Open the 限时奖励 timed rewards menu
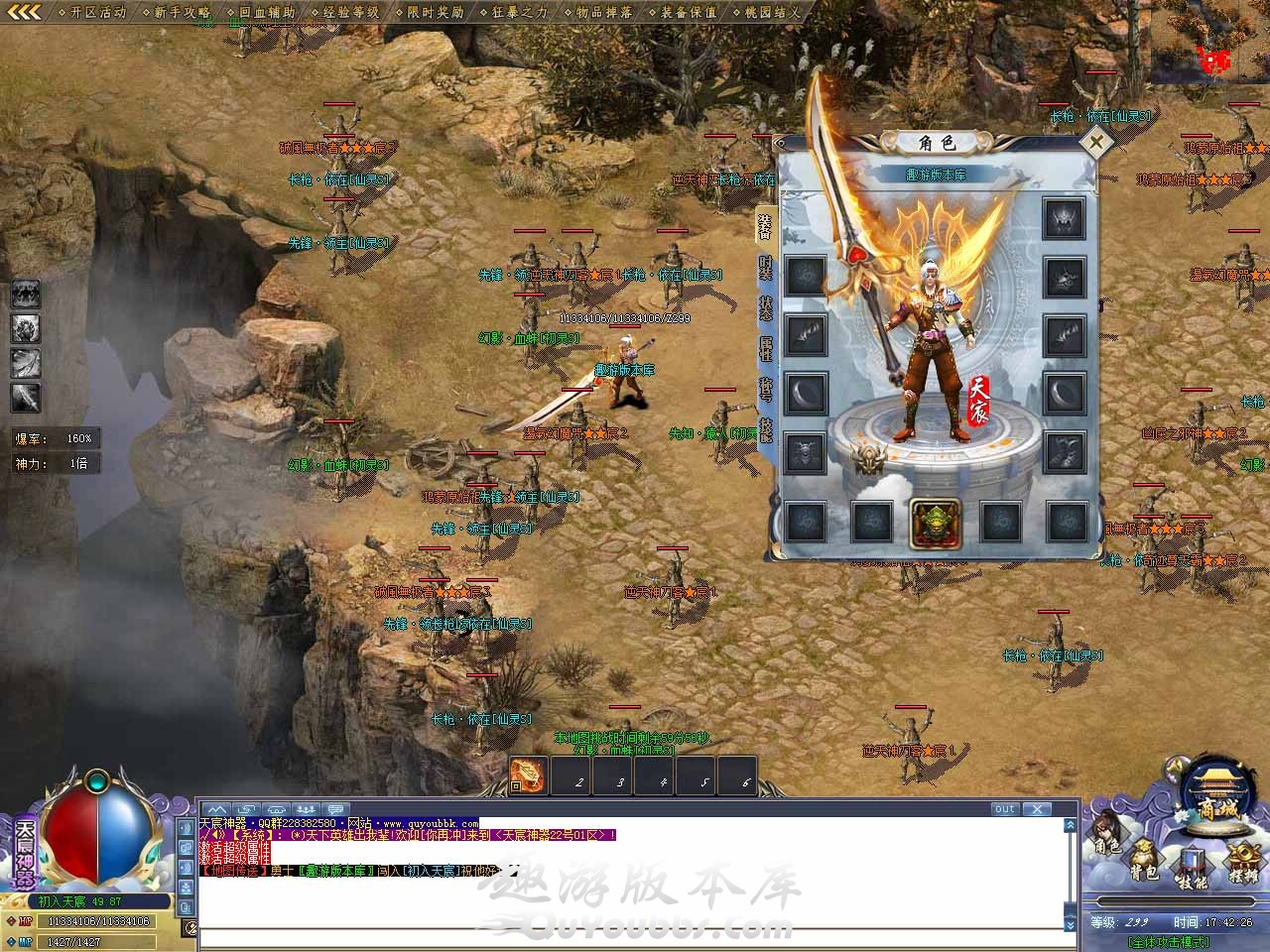Image resolution: width=1270 pixels, height=952 pixels. click(x=430, y=12)
